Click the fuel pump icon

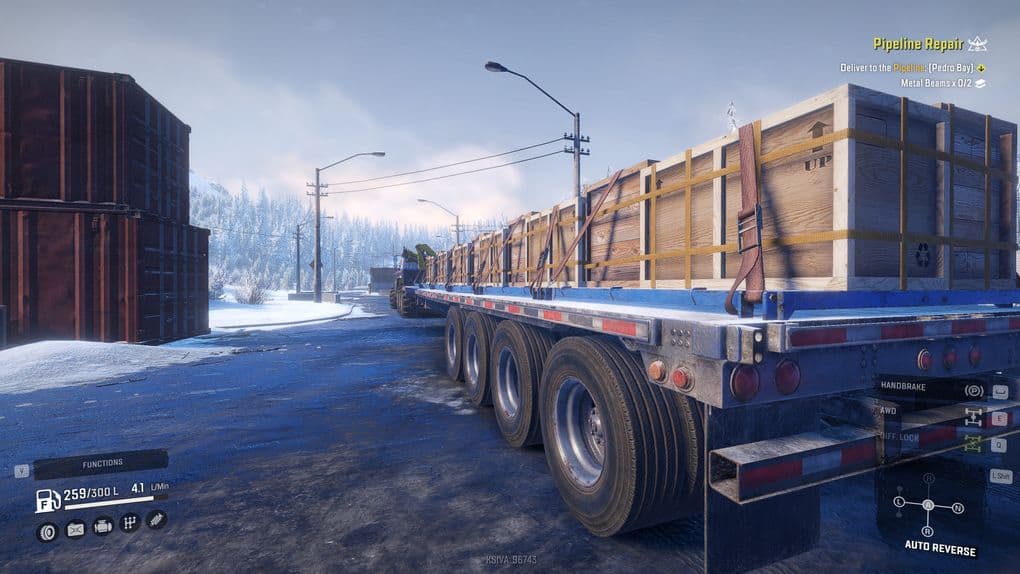(x=47, y=499)
